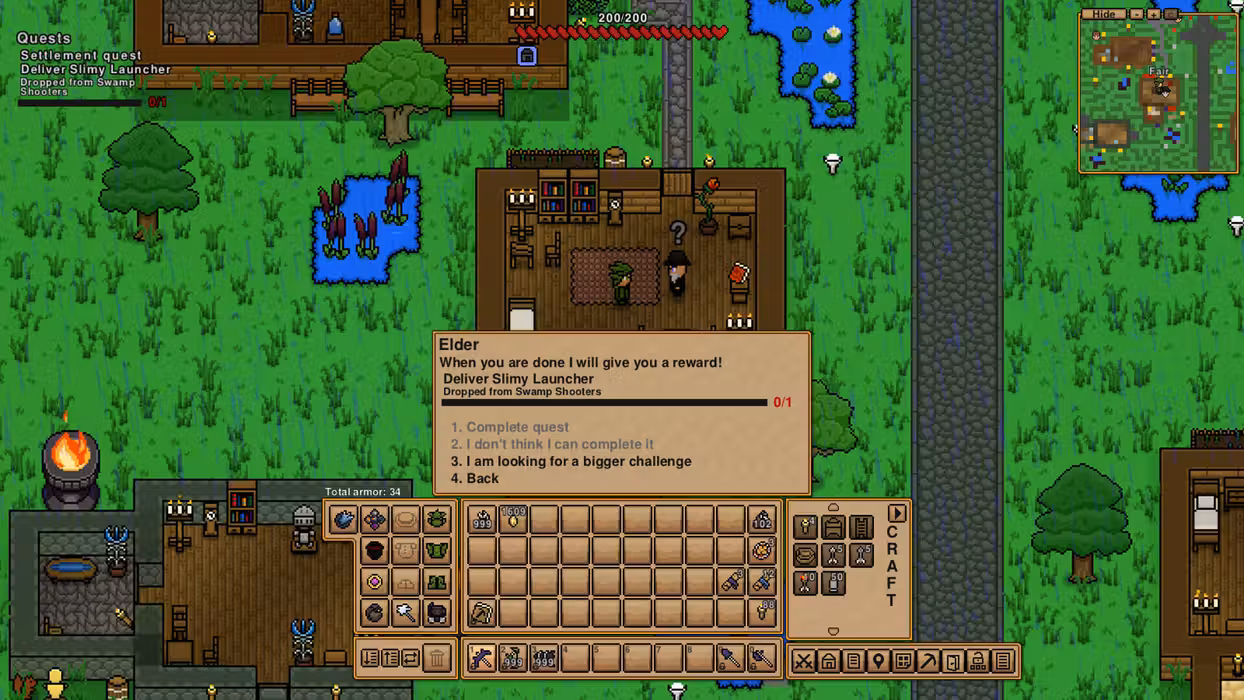The width and height of the screenshot is (1244, 700).
Task: Click the crossed swords toolbar icon
Action: (803, 661)
